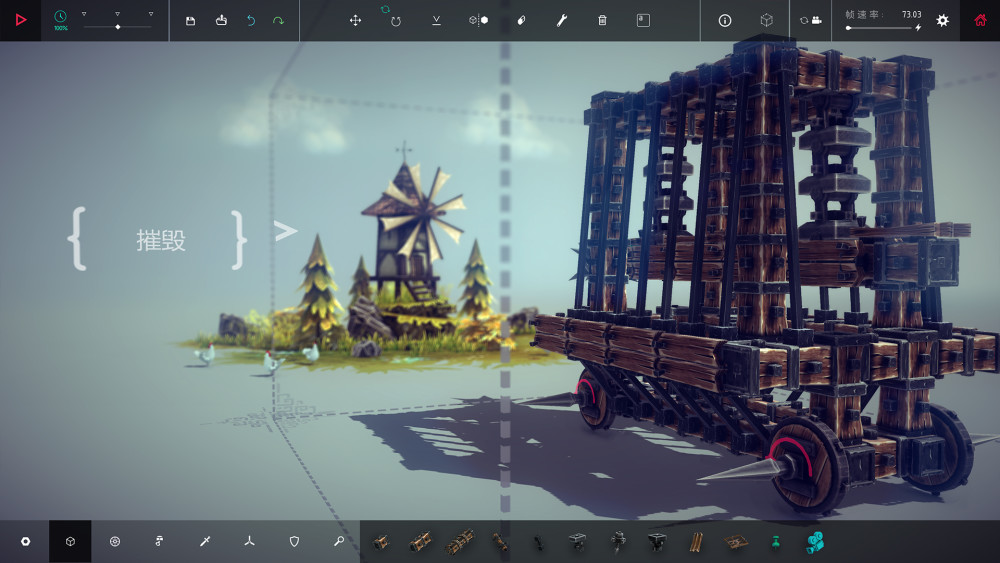1000x563 pixels.
Task: Select the eraser paint tool
Action: 520,20
